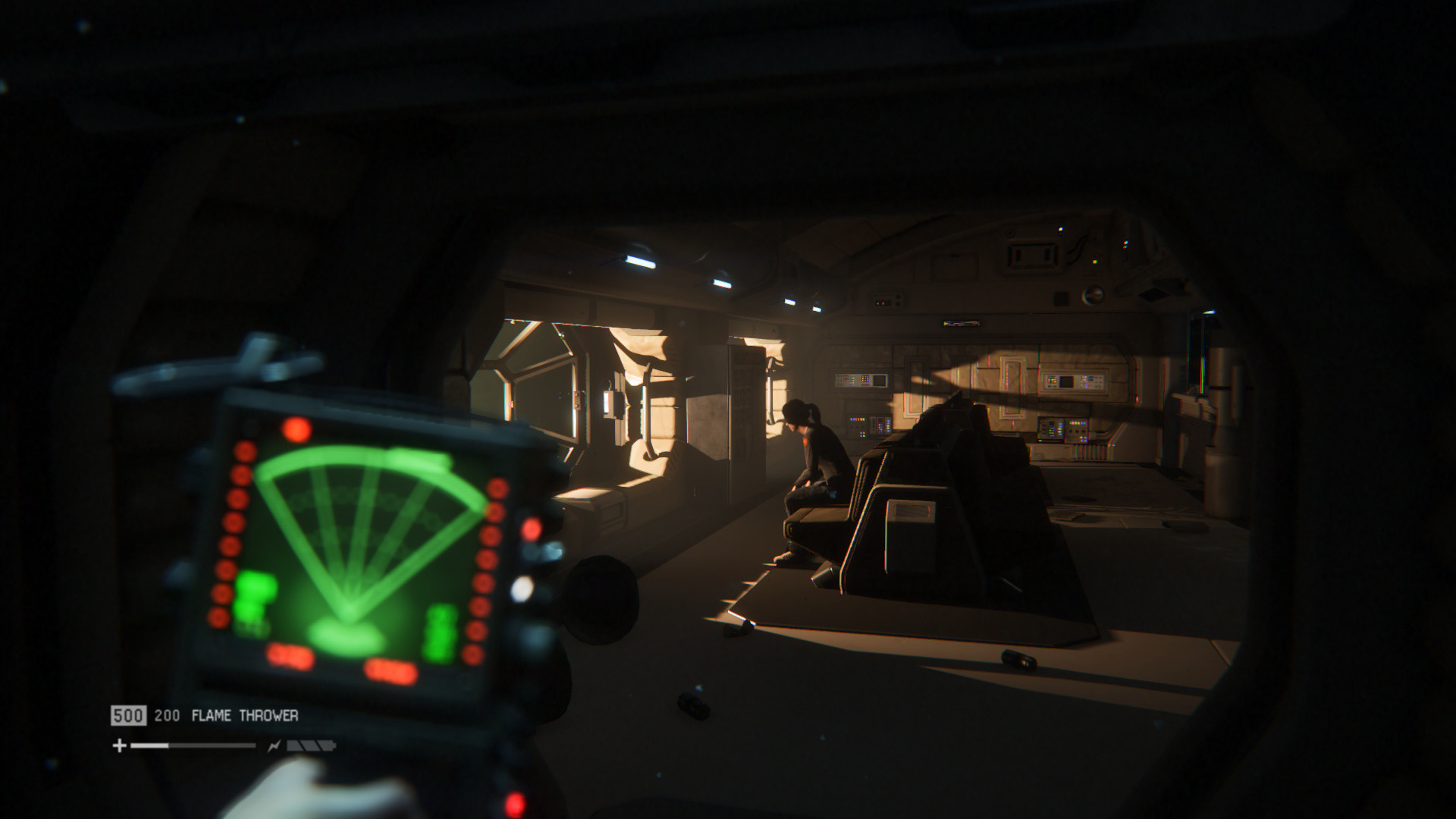Select the Flame Thrower weapon label
The image size is (1456, 819).
244,715
